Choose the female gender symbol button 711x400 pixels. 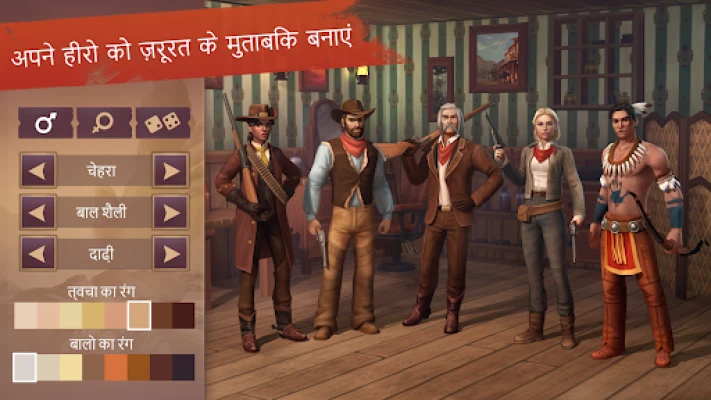click(x=104, y=124)
